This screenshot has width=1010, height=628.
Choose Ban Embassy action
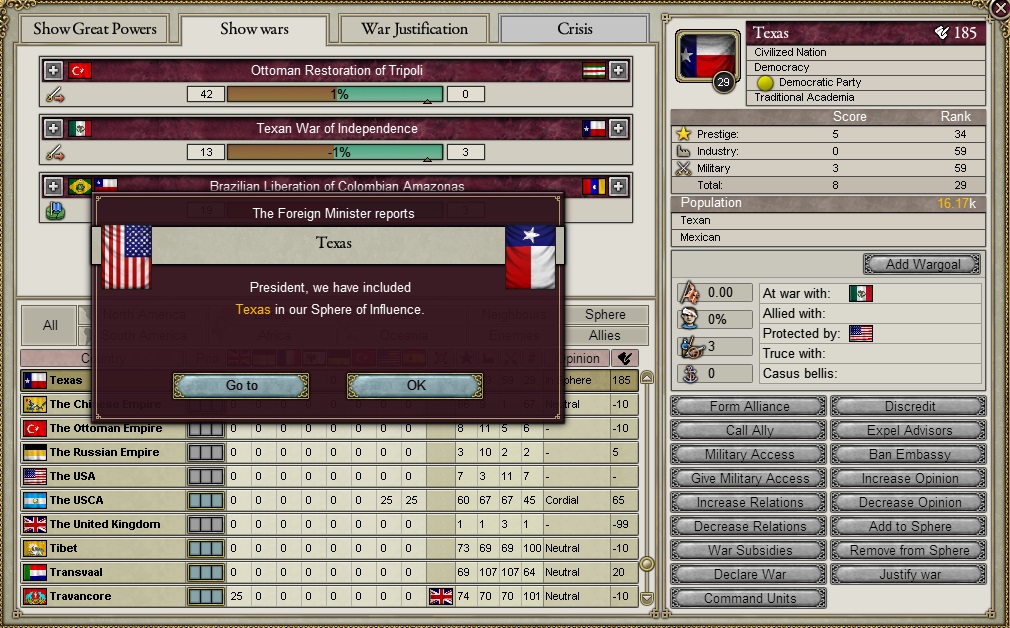(909, 454)
